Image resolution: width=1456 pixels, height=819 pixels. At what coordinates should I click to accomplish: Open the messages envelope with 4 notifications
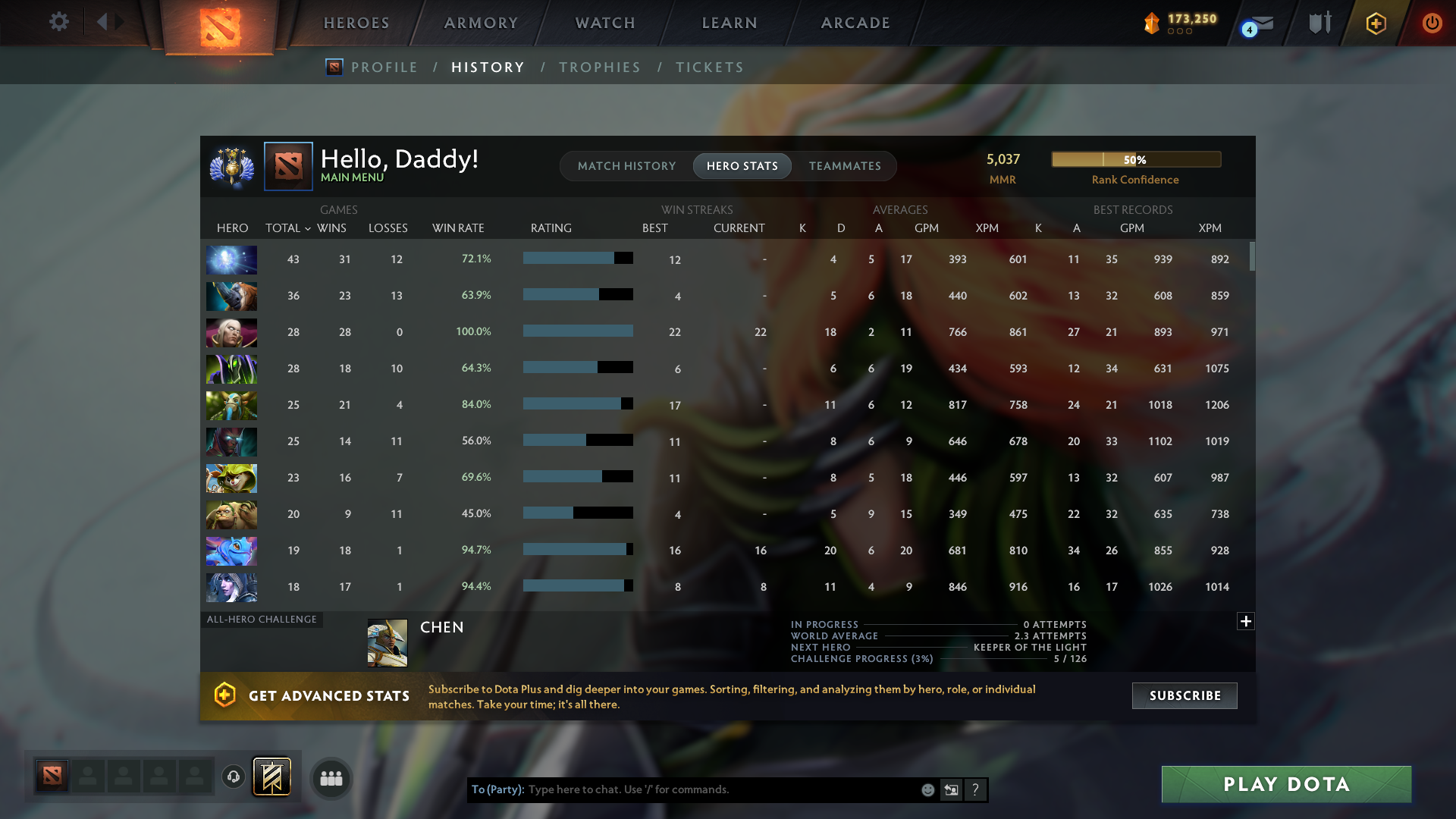[x=1261, y=24]
